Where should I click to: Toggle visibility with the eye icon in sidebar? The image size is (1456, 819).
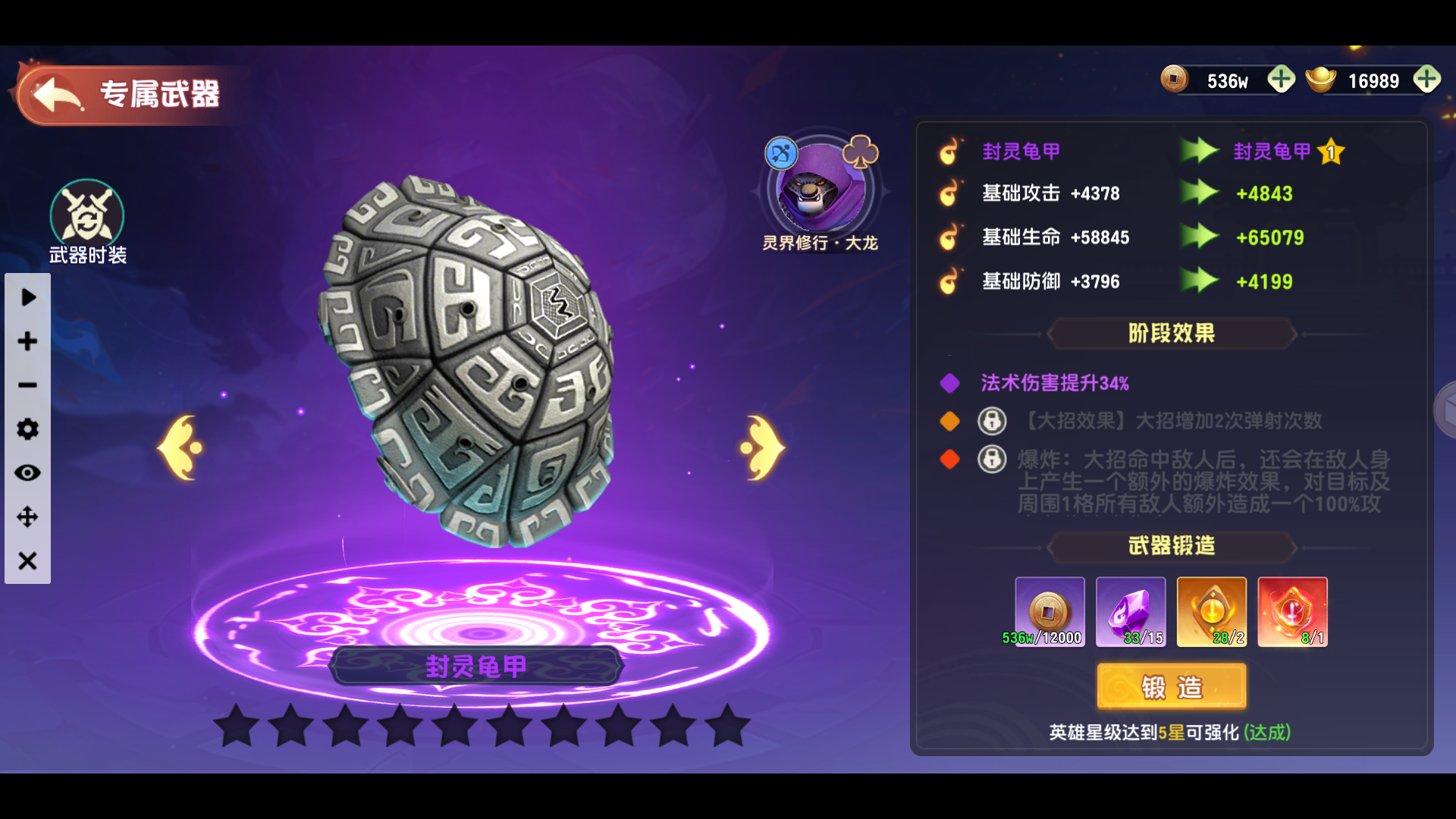(27, 472)
